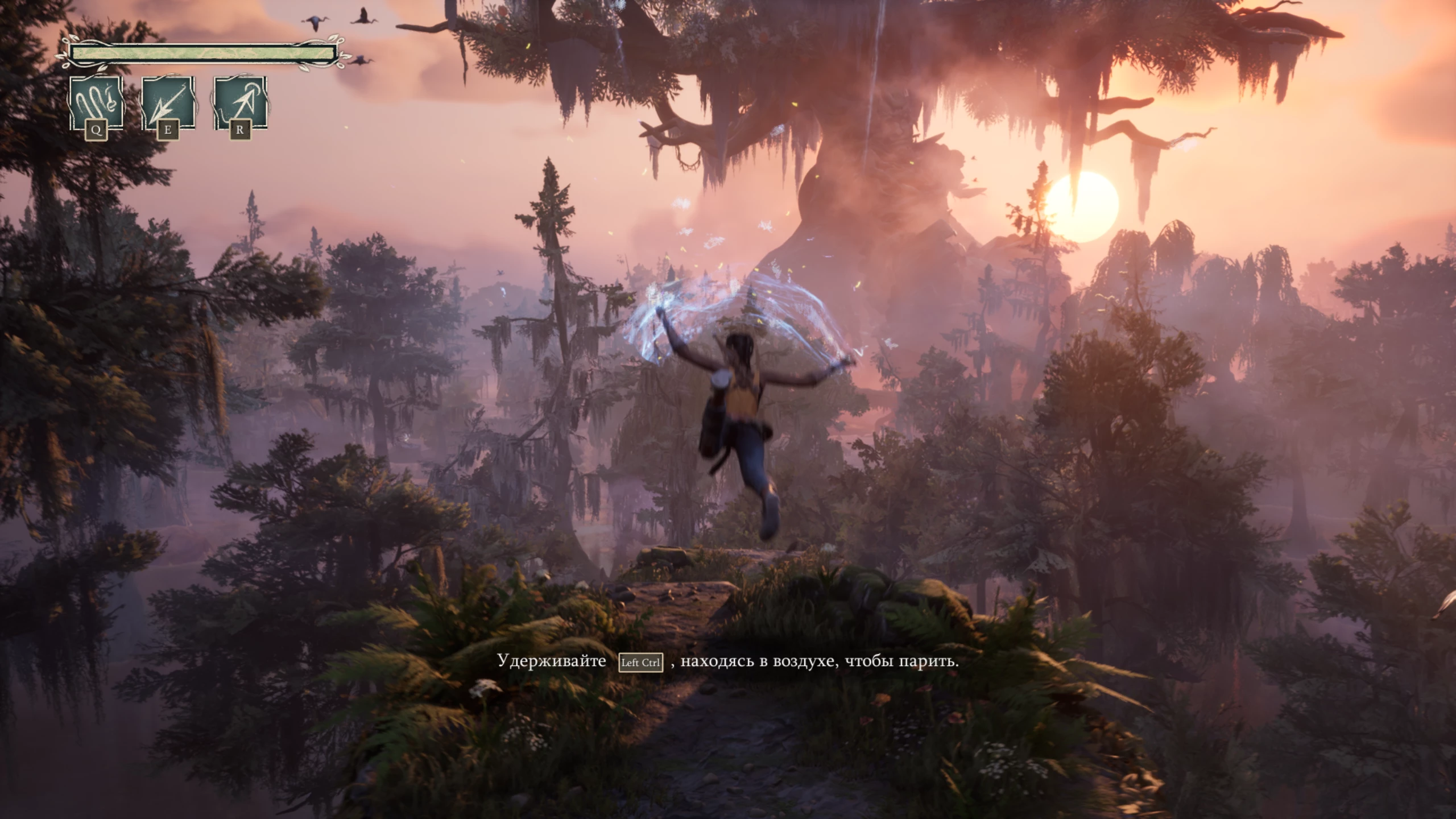Activate the vine tendrils ability icon
Viewport: 1456px width, 819px height.
[x=96, y=104]
